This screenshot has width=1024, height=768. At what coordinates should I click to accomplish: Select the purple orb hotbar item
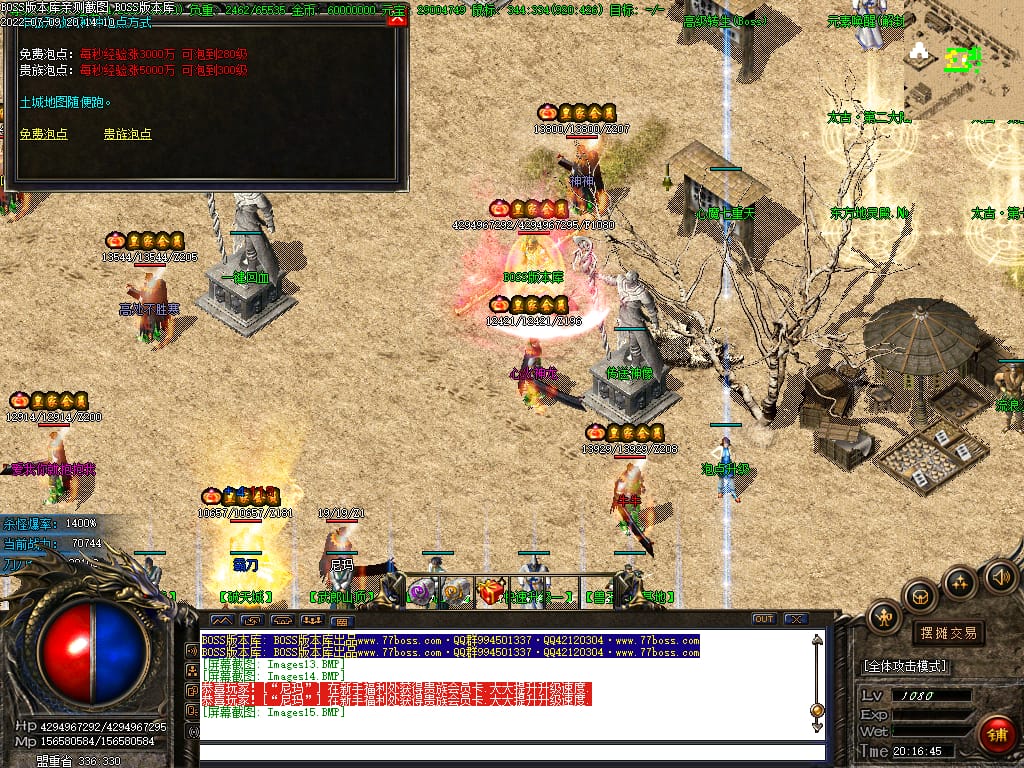(421, 594)
